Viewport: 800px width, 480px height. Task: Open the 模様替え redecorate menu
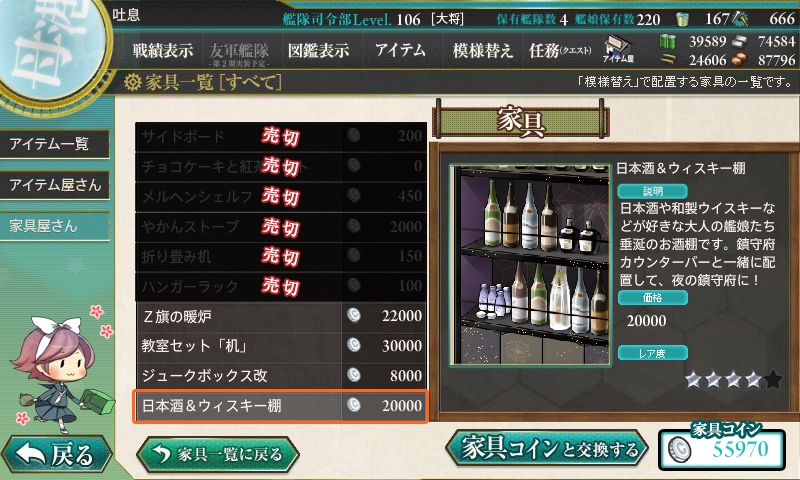click(483, 50)
